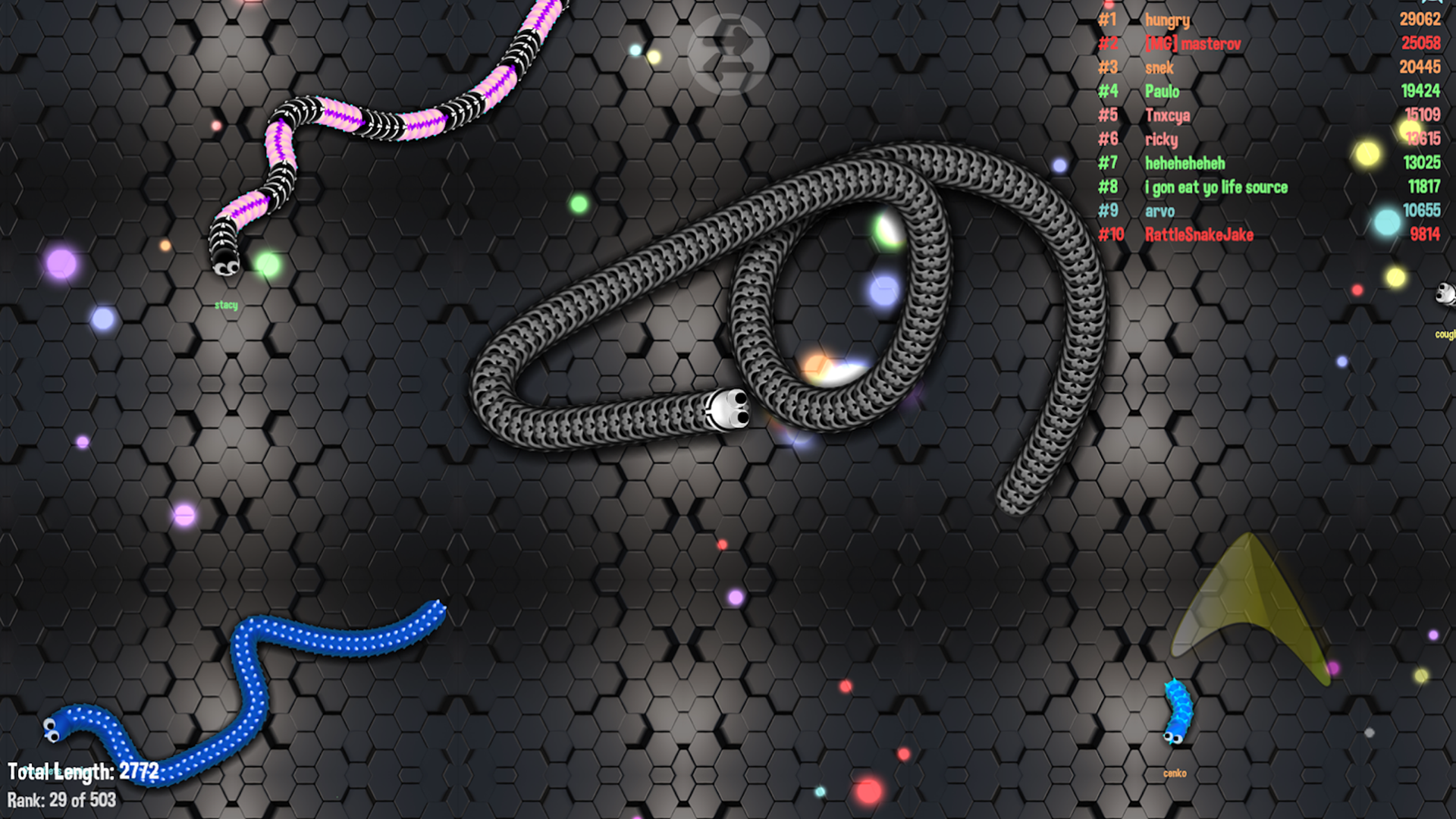The height and width of the screenshot is (819, 1456).
Task: Select leaderboard entry #3 snek
Action: tap(1159, 67)
